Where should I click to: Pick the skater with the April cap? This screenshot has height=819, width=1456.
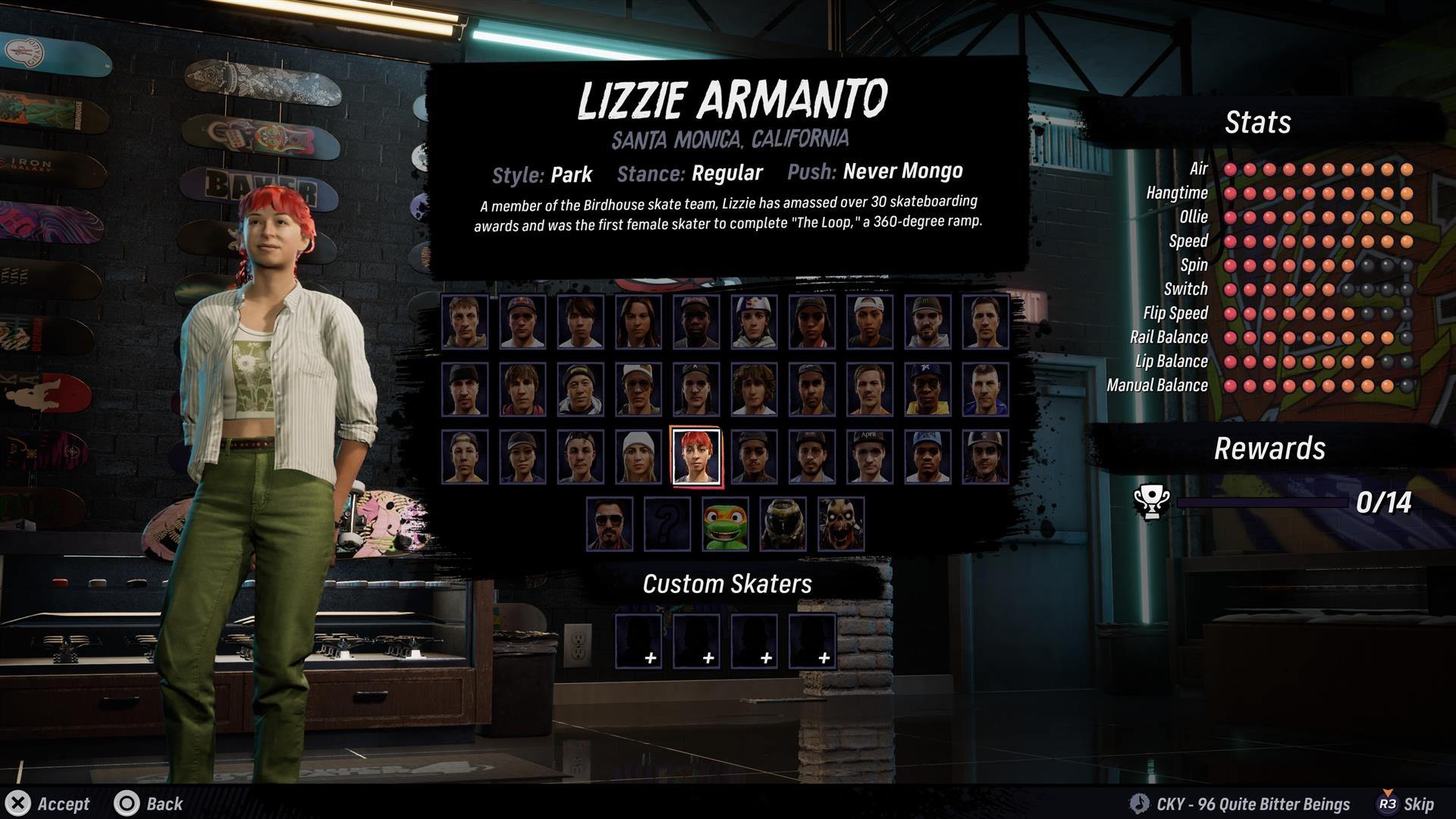coord(869,457)
